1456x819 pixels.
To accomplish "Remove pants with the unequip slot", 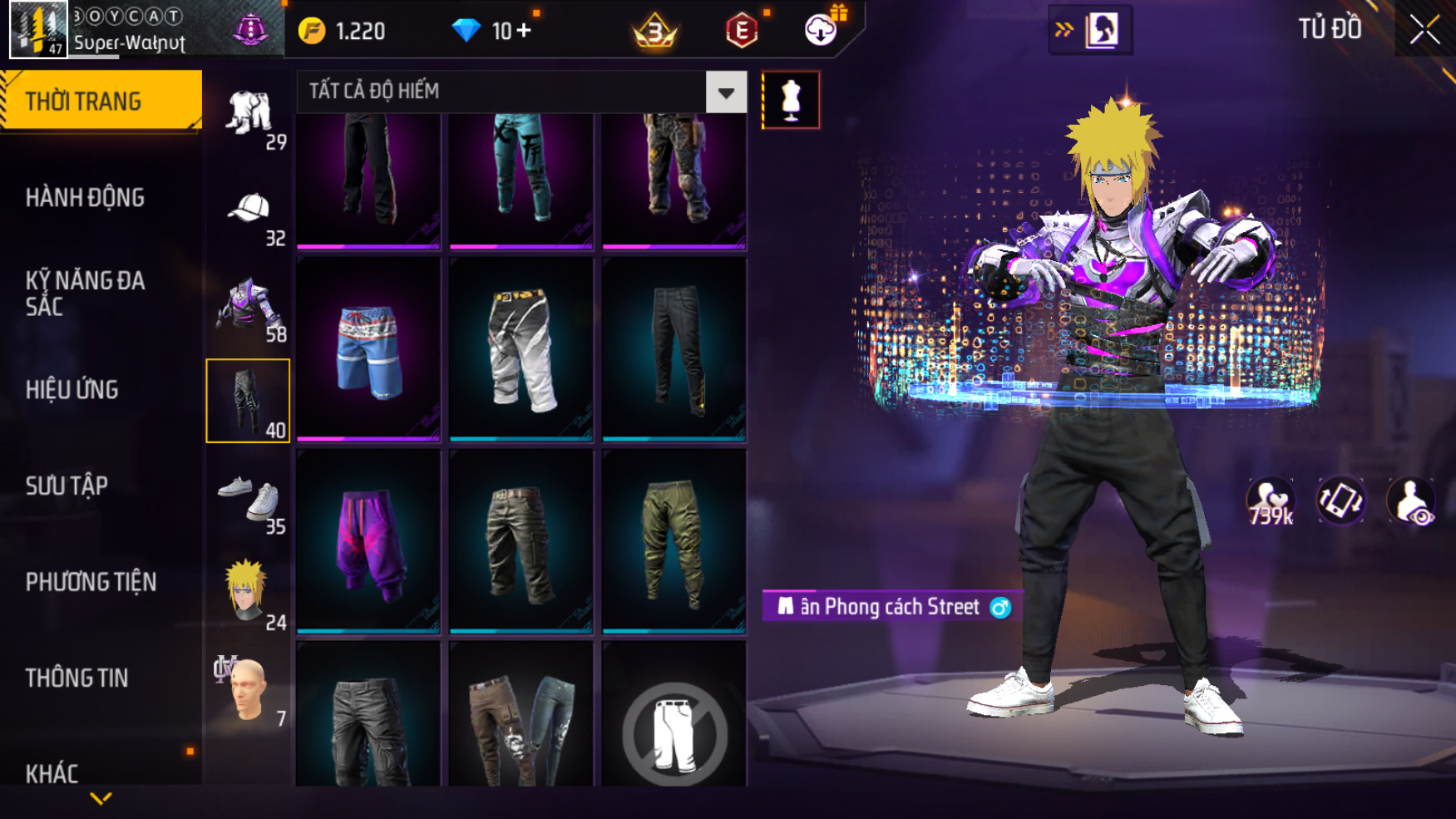I will click(x=674, y=733).
